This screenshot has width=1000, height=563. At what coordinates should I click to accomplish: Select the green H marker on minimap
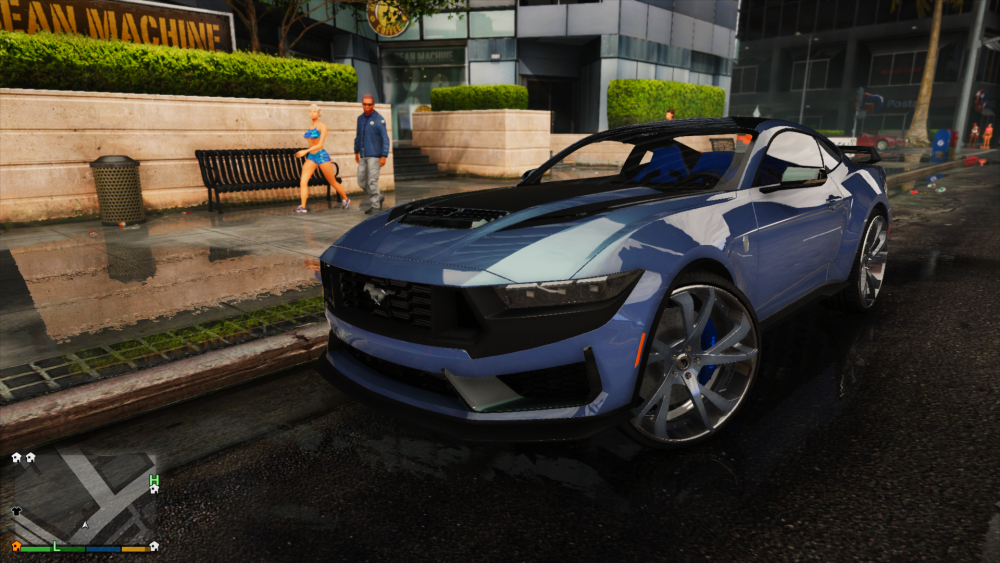point(153,480)
